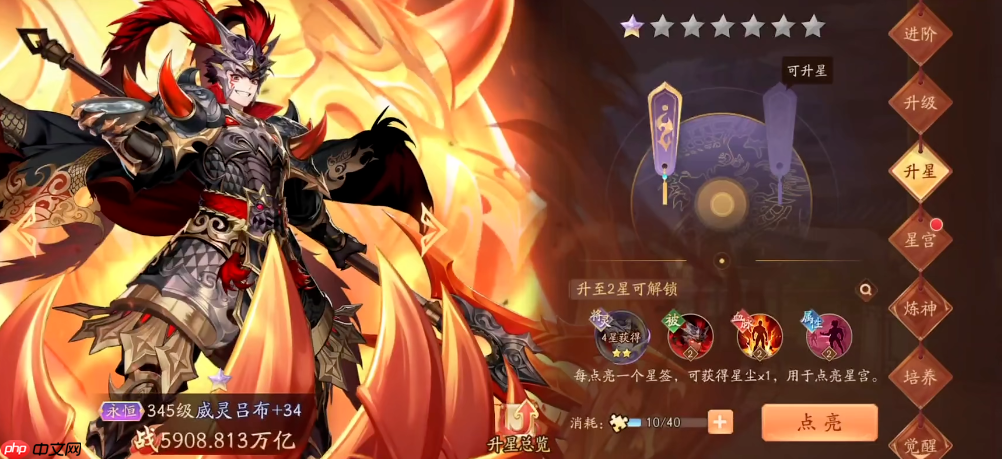The width and height of the screenshot is (1002, 459).
Task: Go to the 培养 tab
Action: pyautogui.click(x=920, y=376)
